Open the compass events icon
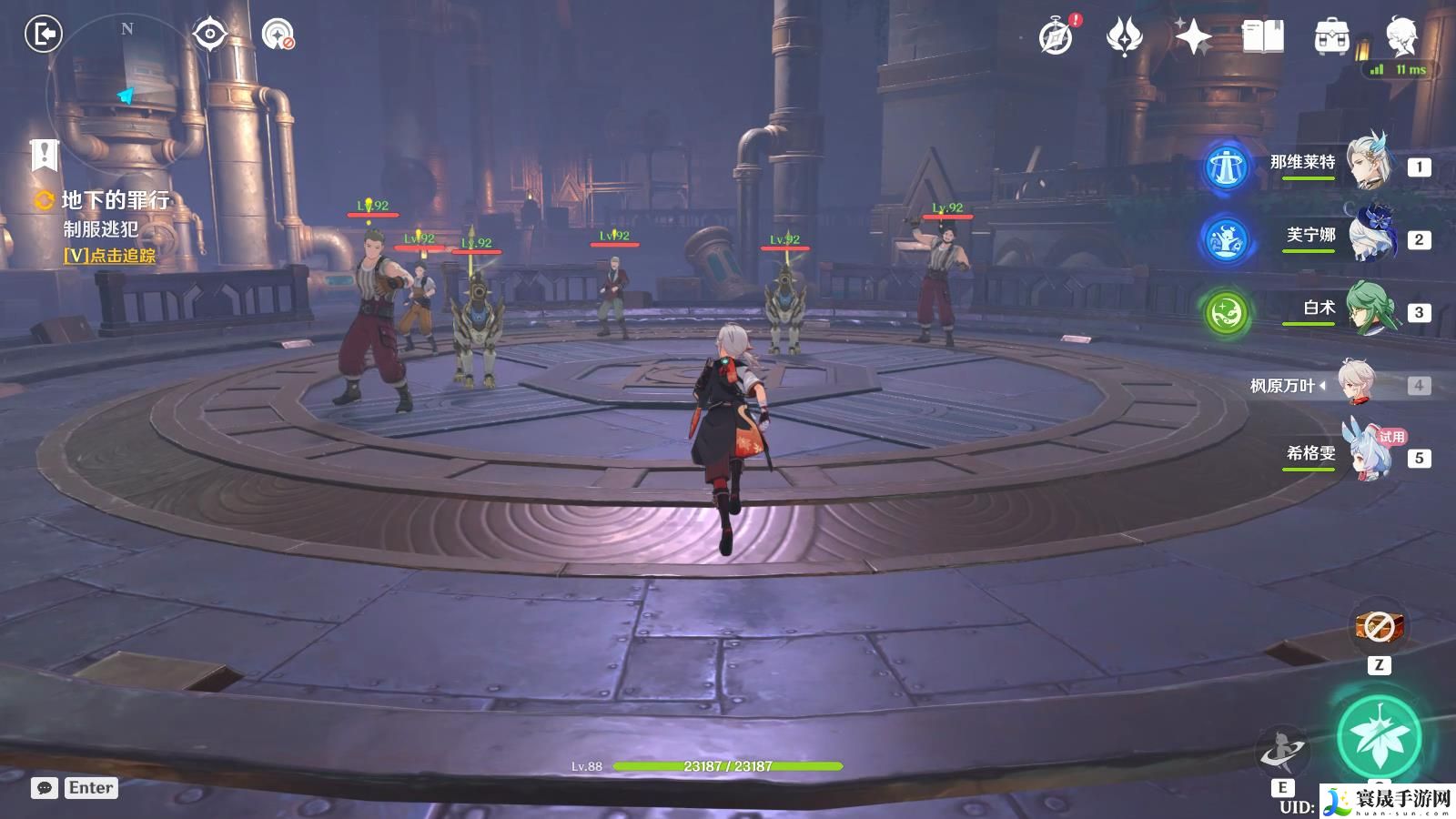Image resolution: width=1456 pixels, height=819 pixels. coord(1057,36)
